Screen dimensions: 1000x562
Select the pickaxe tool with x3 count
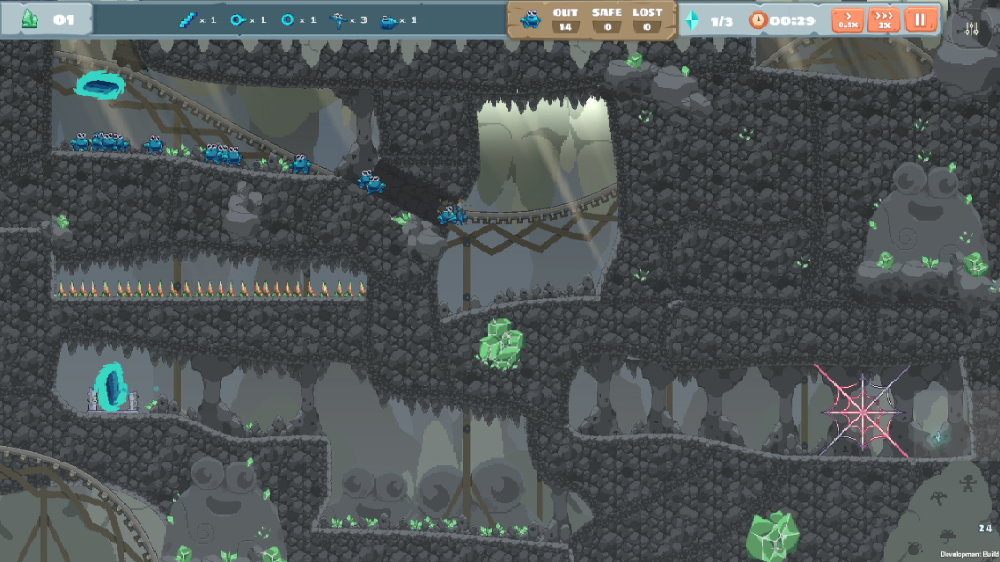point(338,19)
